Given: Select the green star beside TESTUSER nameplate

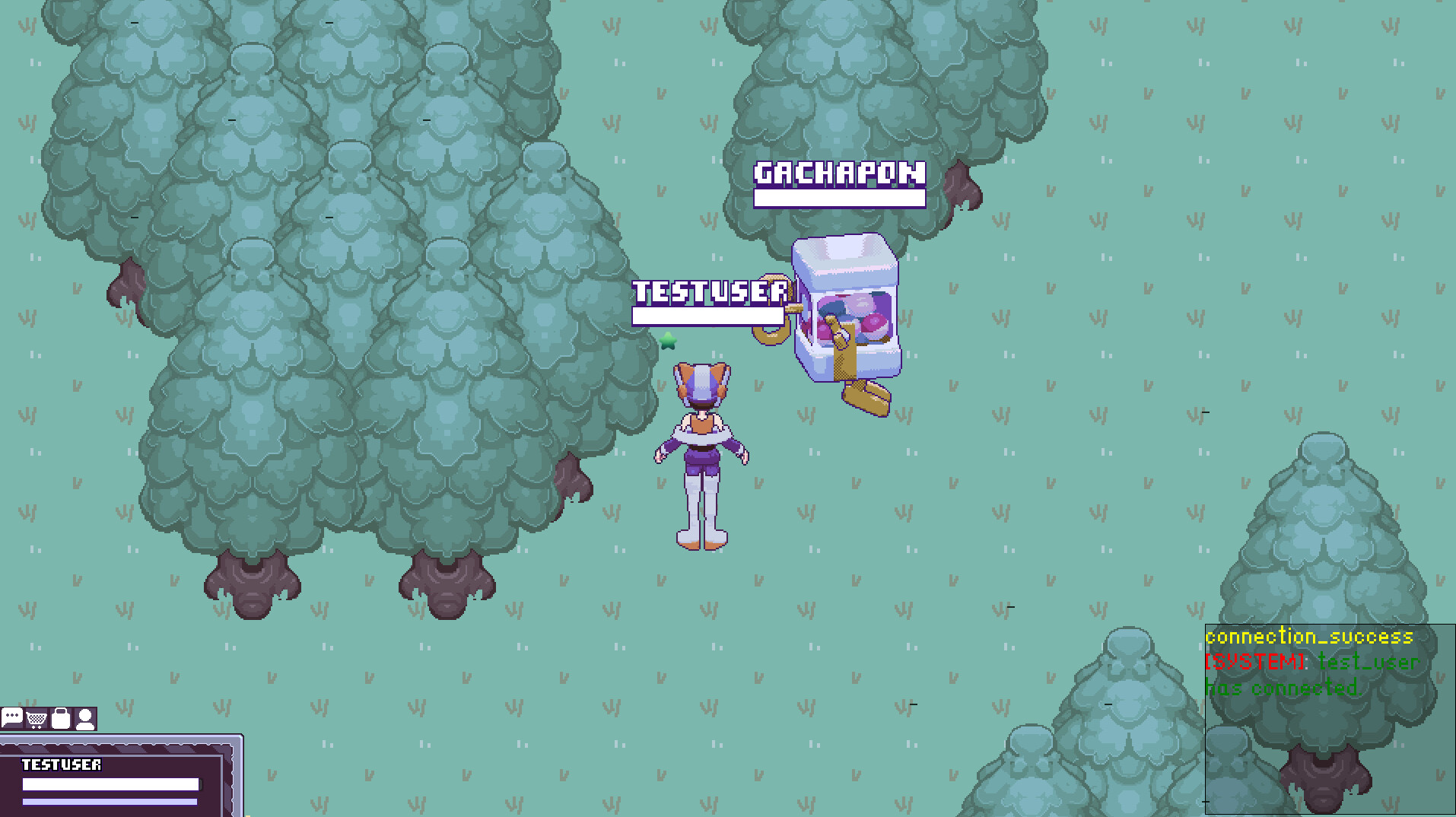Looking at the screenshot, I should [667, 342].
